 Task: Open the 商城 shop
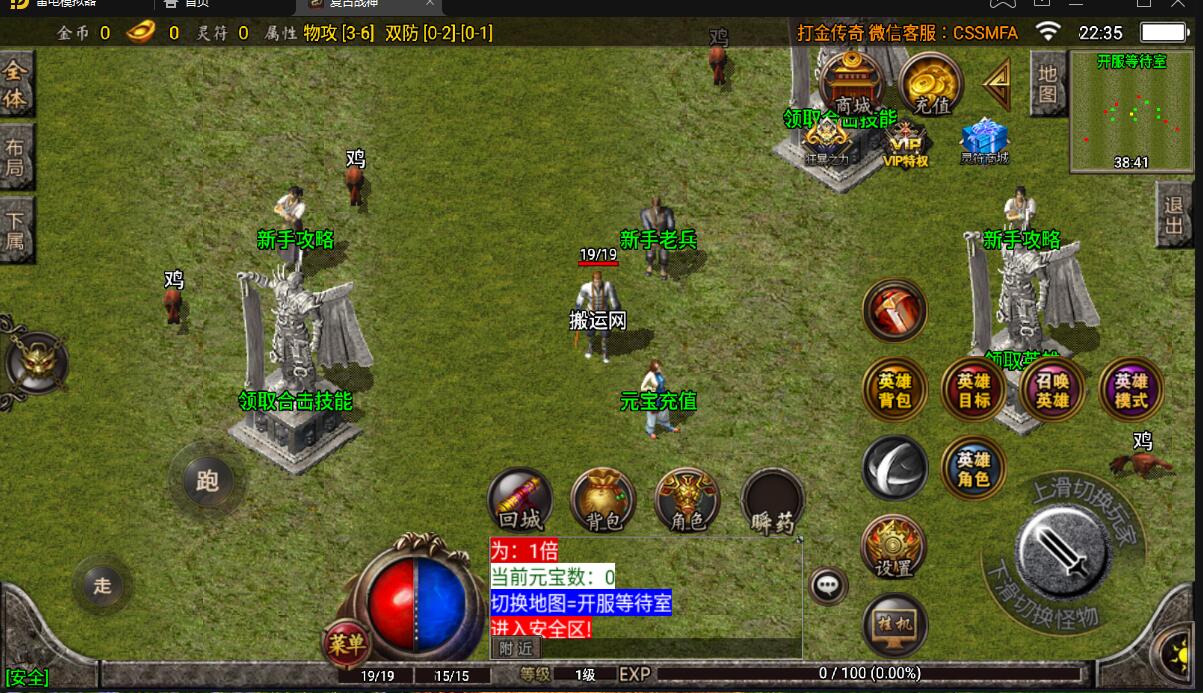point(851,83)
